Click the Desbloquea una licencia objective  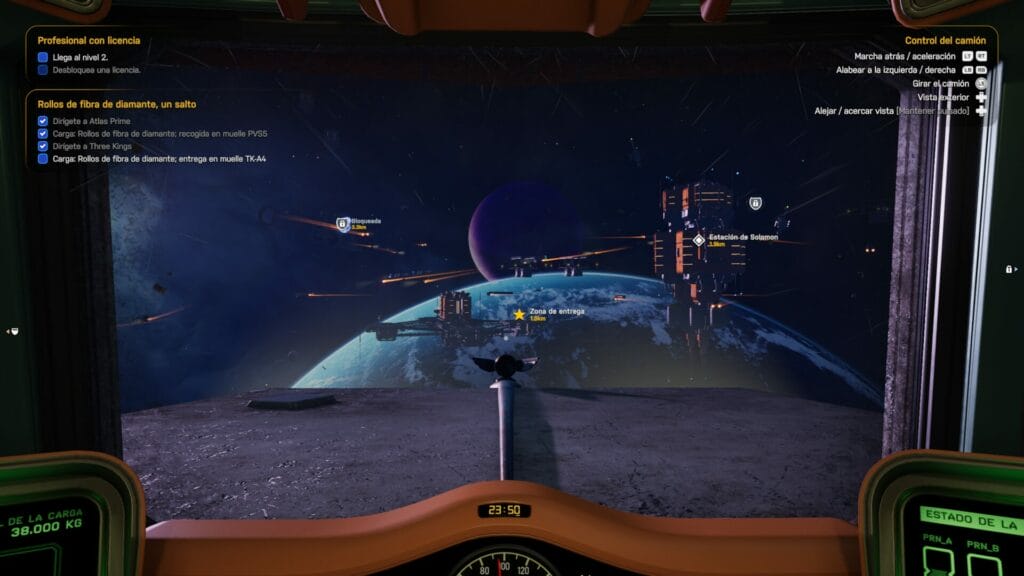coord(96,70)
